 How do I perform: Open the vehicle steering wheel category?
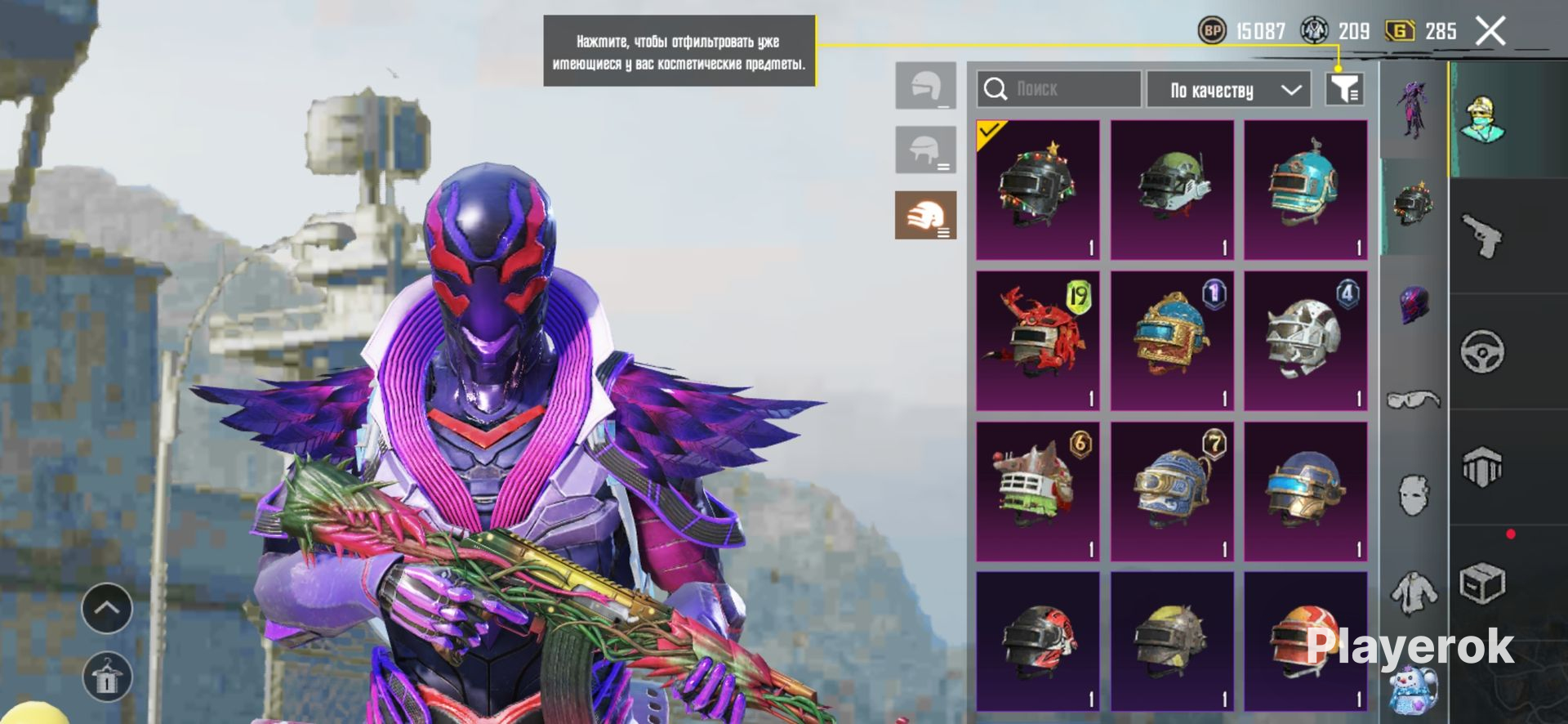[x=1482, y=351]
